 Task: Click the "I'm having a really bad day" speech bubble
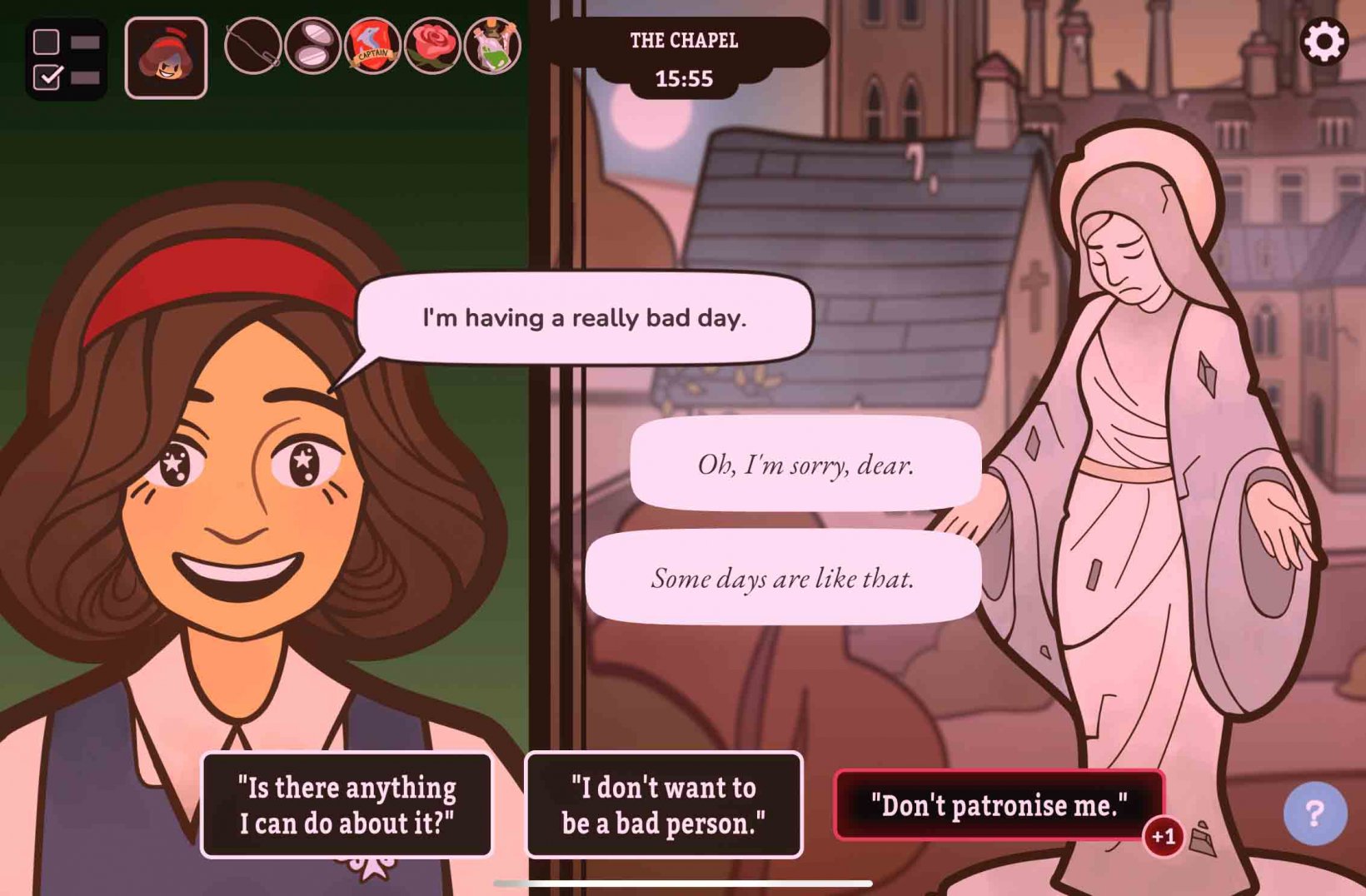[x=585, y=317]
